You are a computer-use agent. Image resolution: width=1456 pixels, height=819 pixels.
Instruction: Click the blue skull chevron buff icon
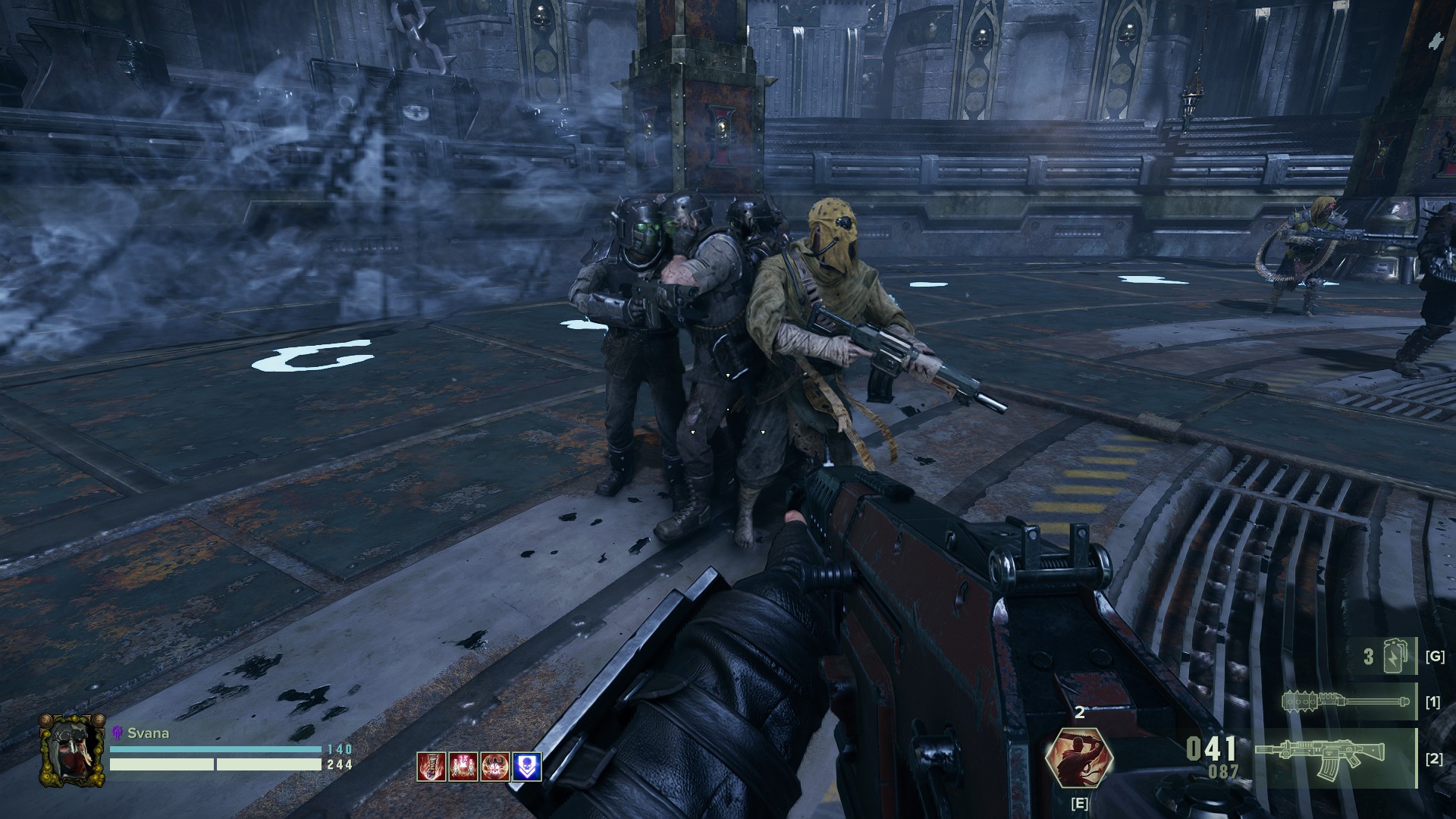pyautogui.click(x=527, y=767)
